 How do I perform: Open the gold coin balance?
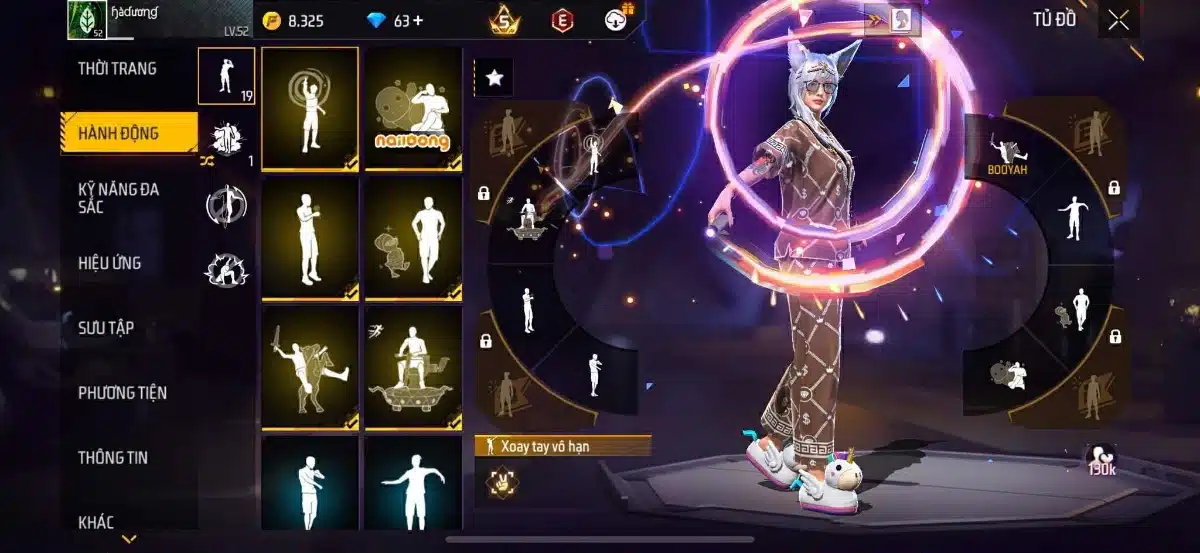click(x=294, y=20)
